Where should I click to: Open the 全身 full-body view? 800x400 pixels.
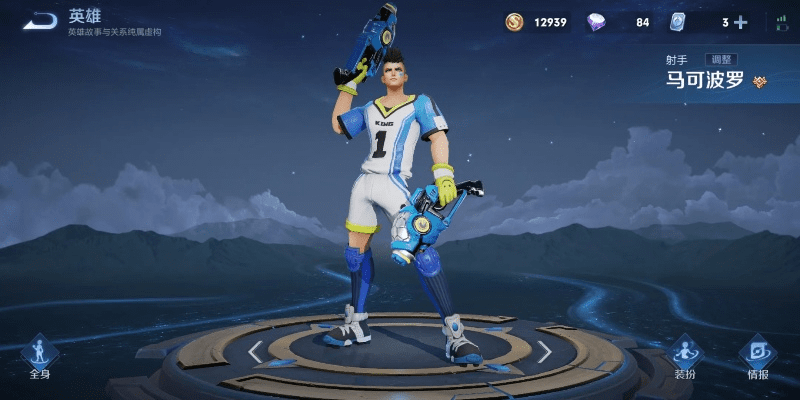click(x=40, y=356)
